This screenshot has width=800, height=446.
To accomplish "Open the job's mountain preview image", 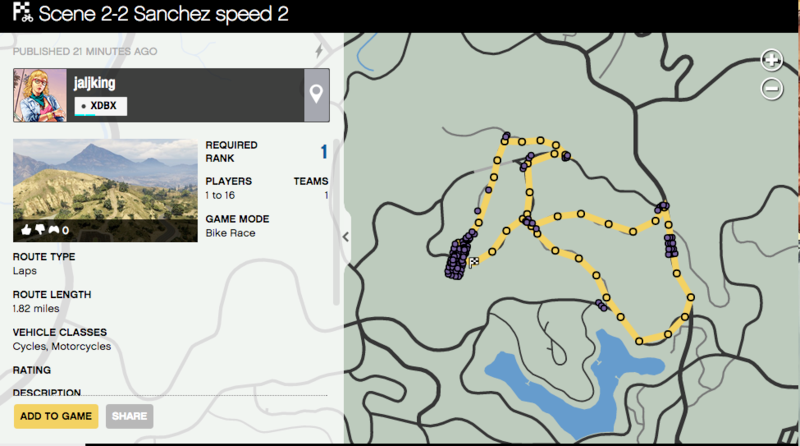I will pos(105,190).
